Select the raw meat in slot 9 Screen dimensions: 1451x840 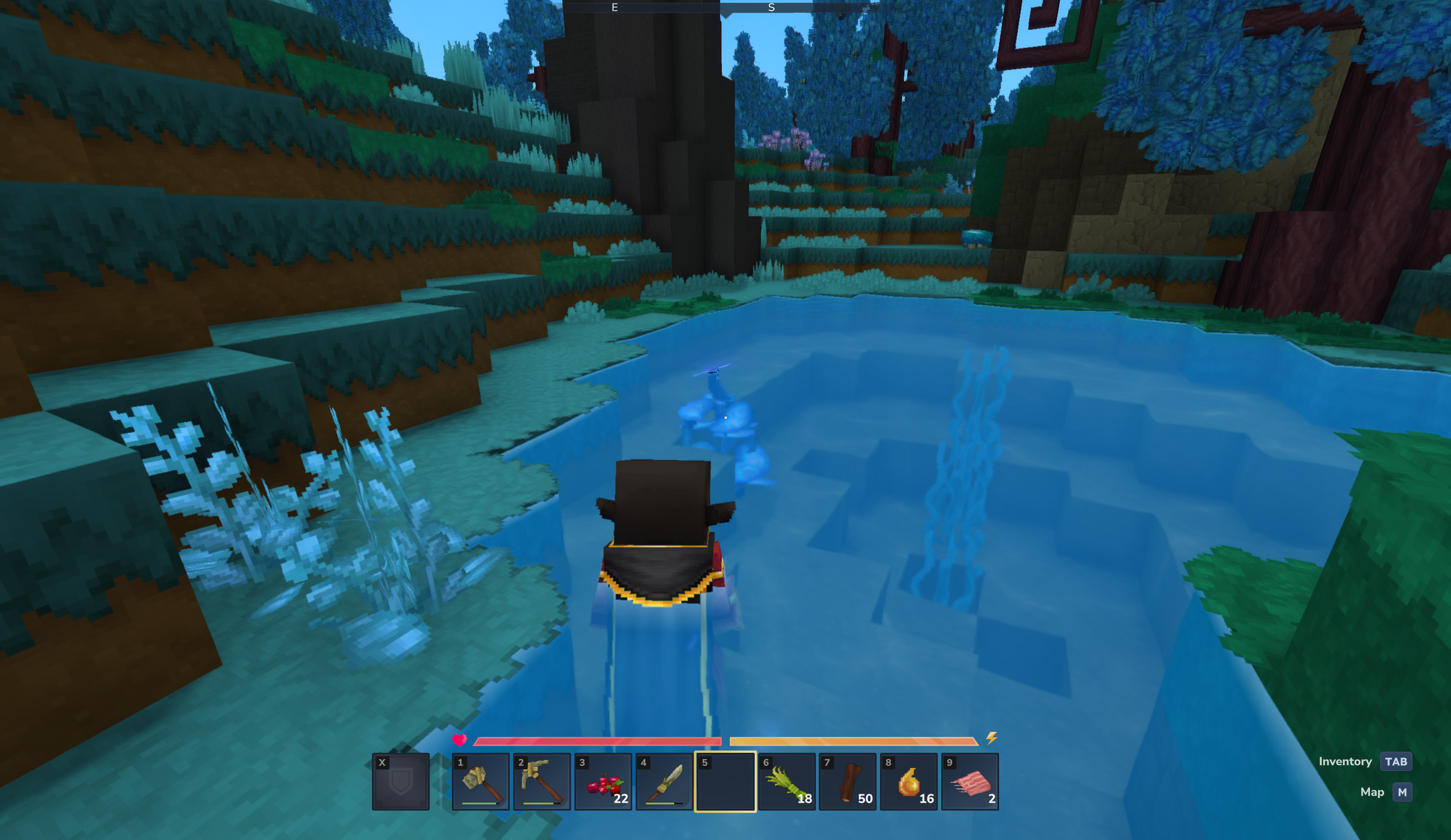coord(970,782)
